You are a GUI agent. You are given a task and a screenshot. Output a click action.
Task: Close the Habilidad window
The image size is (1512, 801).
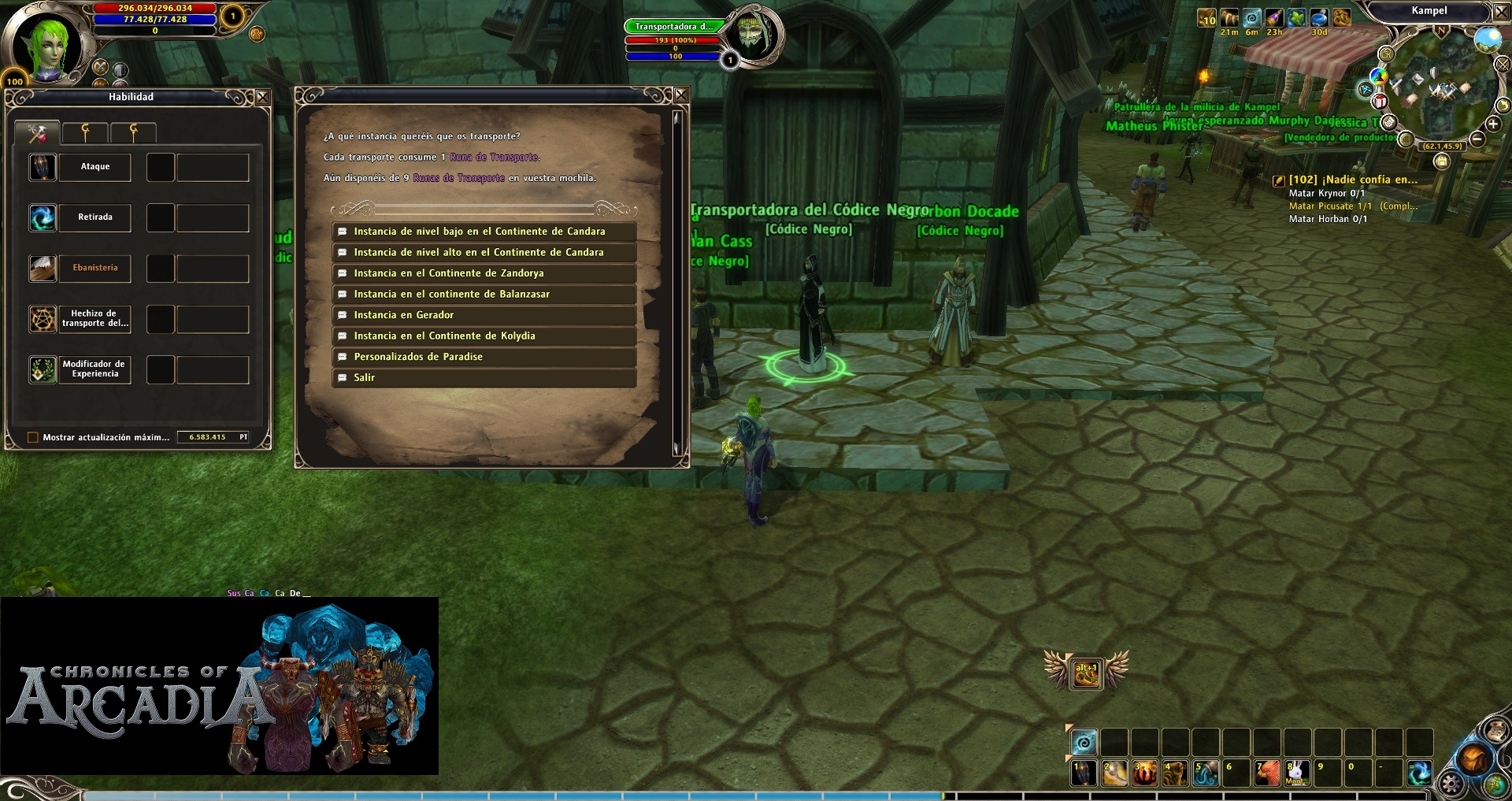tap(263, 97)
